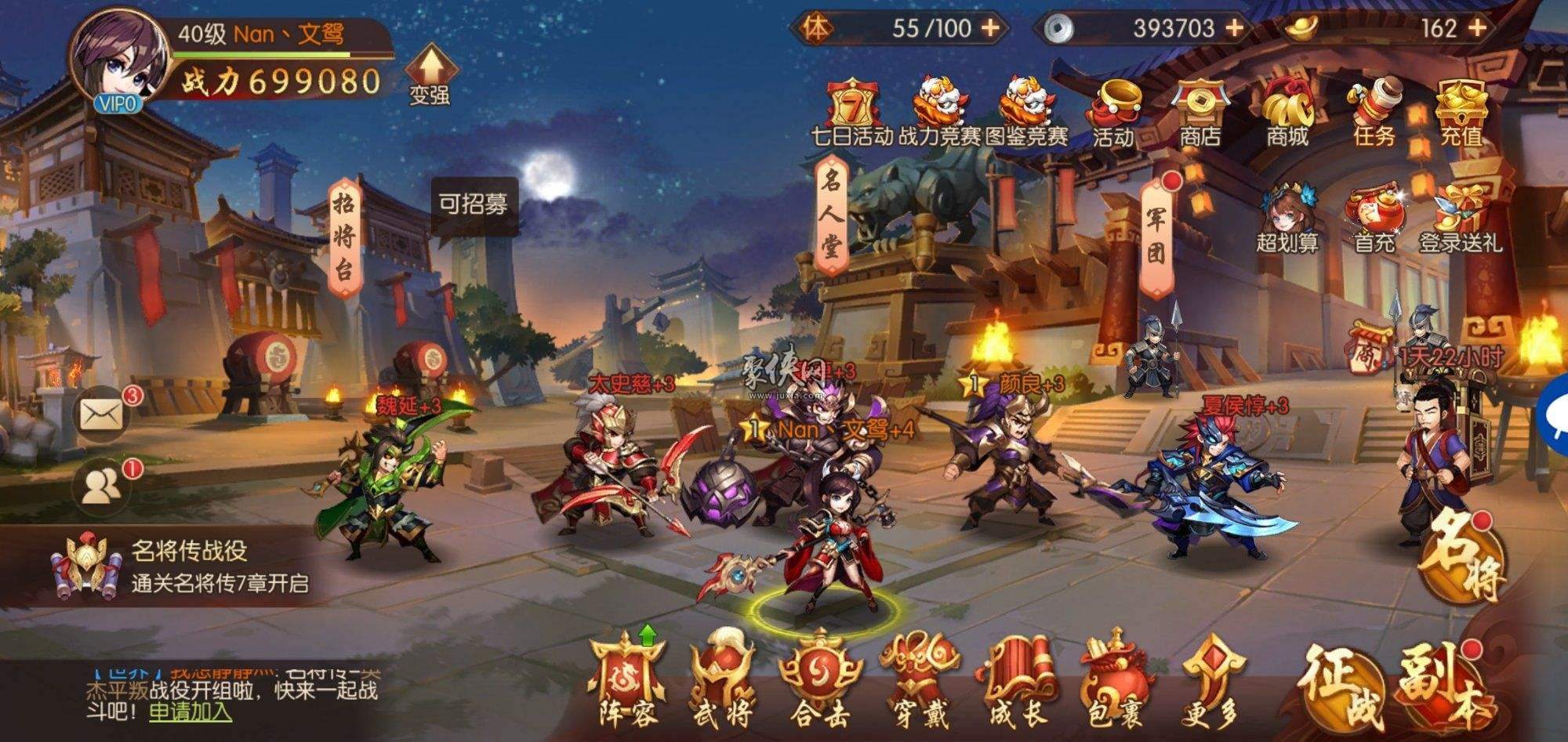This screenshot has width=1568, height=742.
Task: Open the 首充 first-charge reward
Action: point(1372,219)
